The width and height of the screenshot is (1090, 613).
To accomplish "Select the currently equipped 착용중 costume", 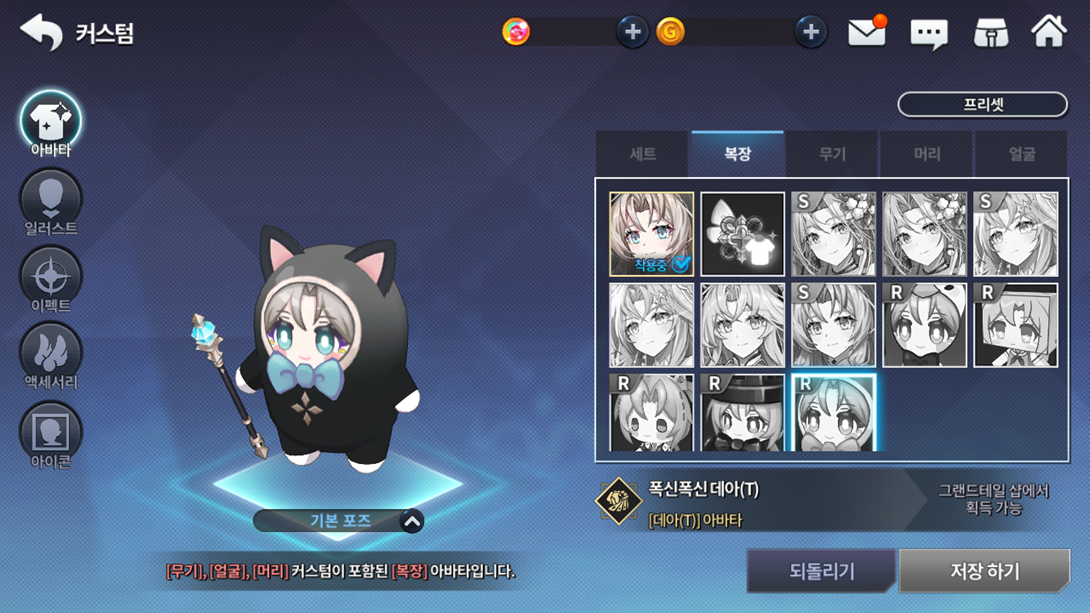I will tap(651, 234).
